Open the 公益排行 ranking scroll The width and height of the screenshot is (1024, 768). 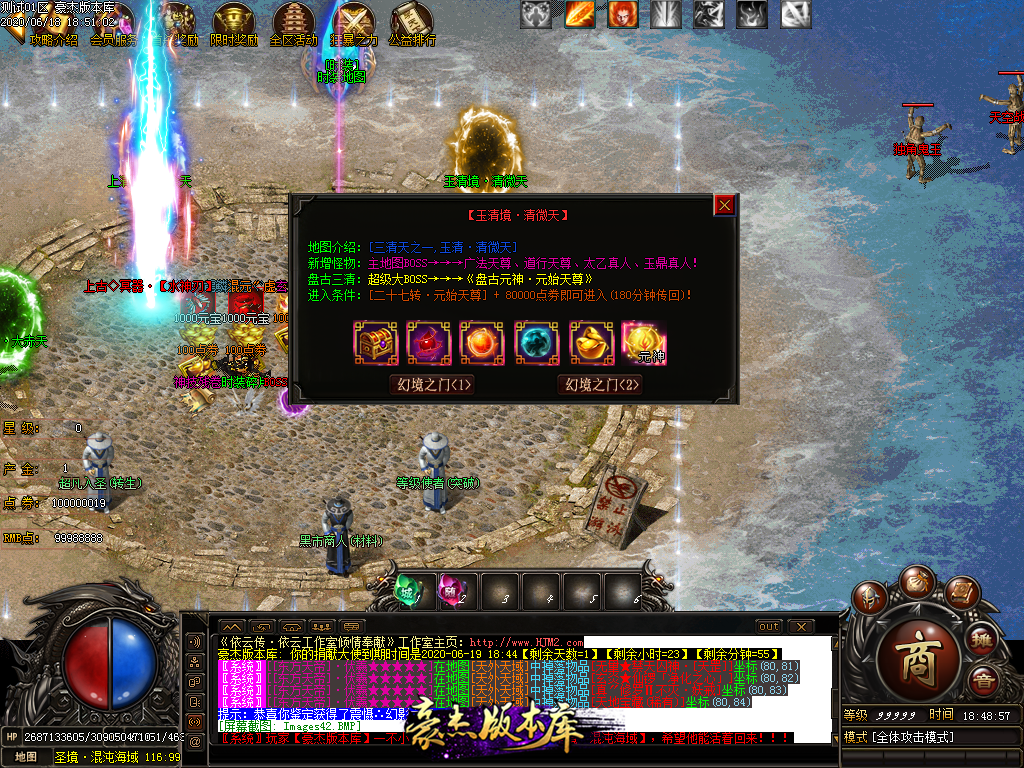click(x=411, y=24)
